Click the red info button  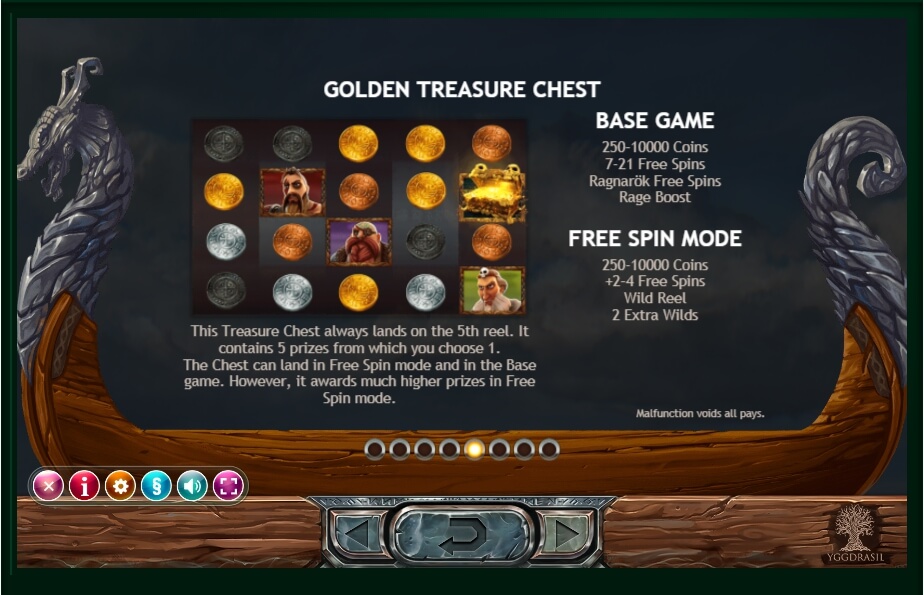pyautogui.click(x=84, y=487)
